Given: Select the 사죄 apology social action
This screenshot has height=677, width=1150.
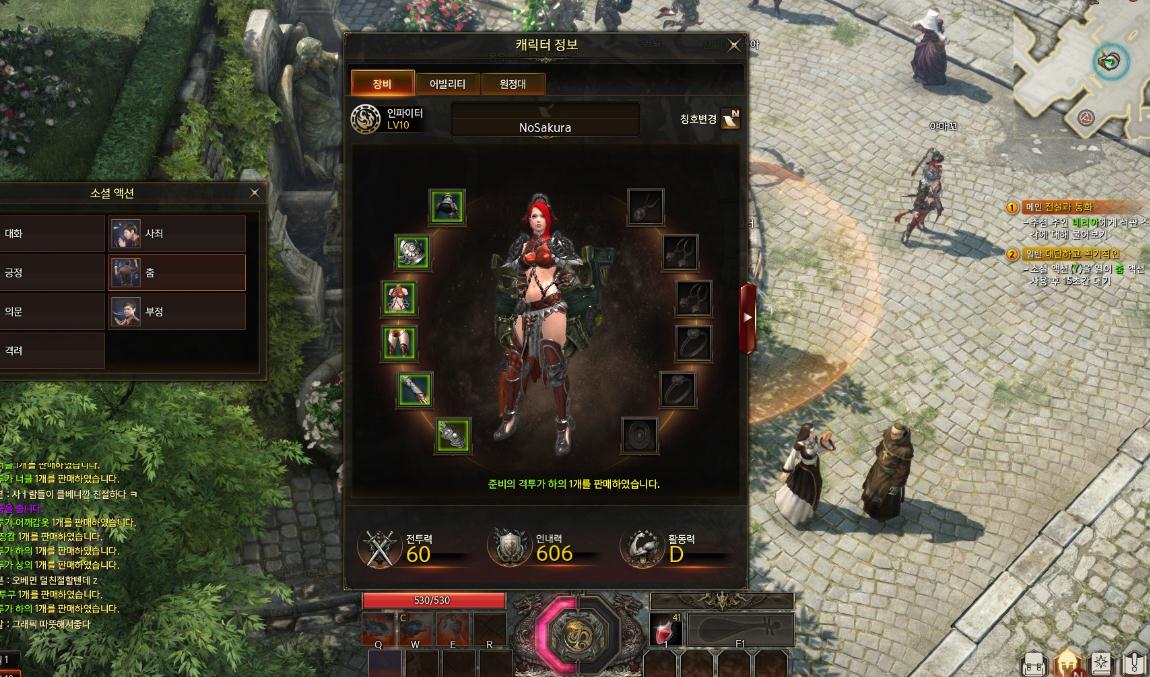Looking at the screenshot, I should click(176, 233).
